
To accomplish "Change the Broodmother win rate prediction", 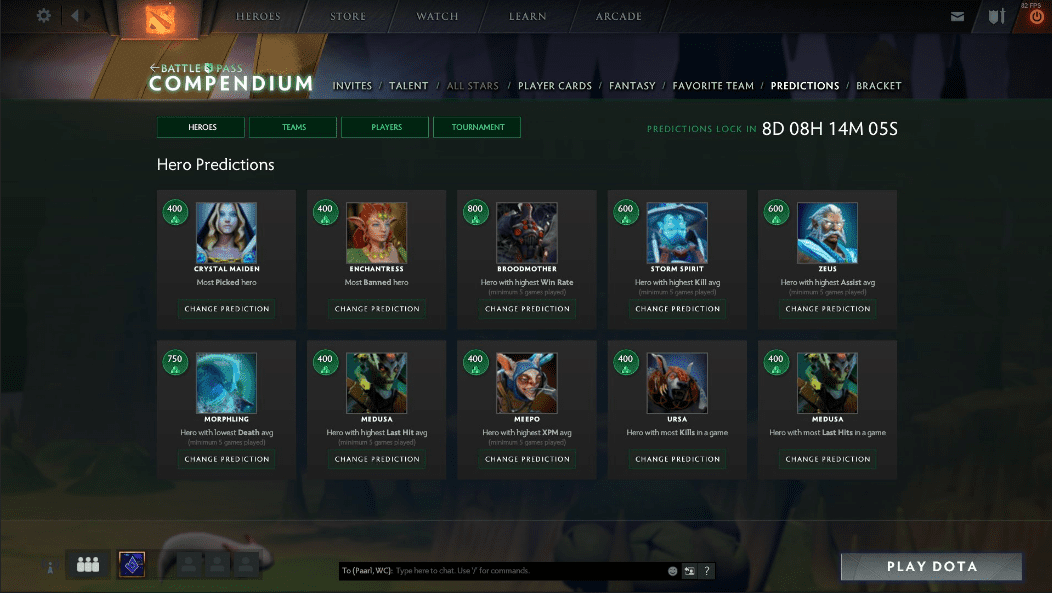I will (x=527, y=309).
